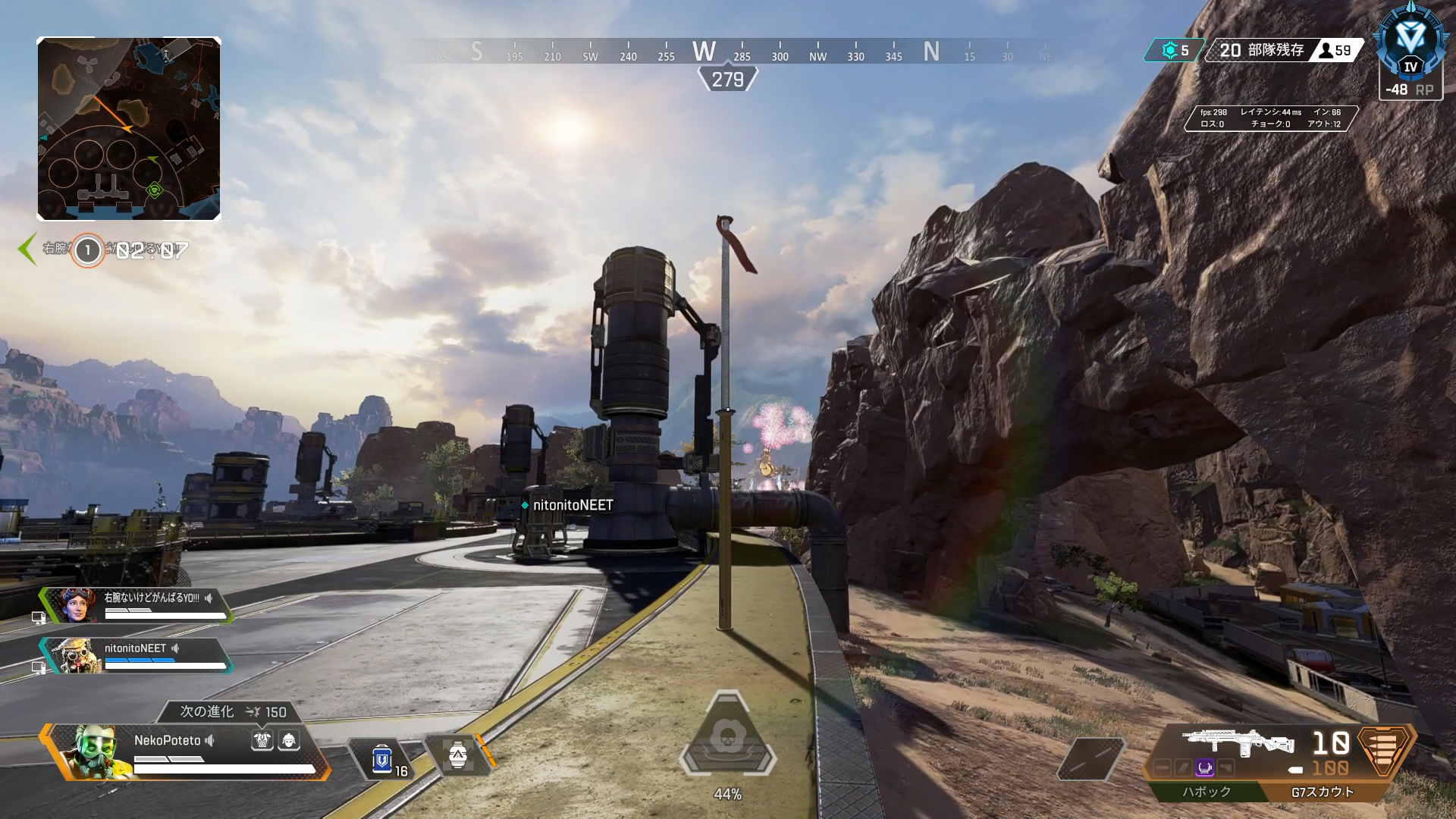Use the shield cell item slot
Viewport: 1456px width, 819px height.
coord(382,758)
